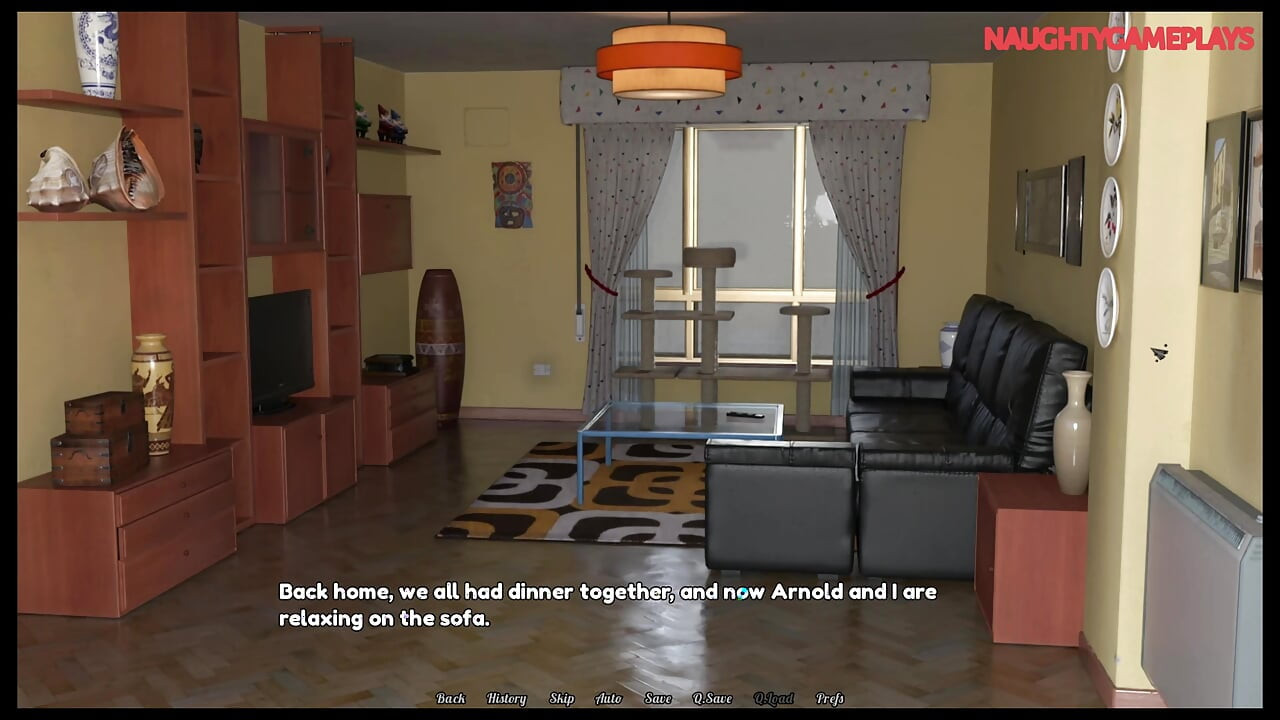Click the Back option in the quick menu
This screenshot has height=720, width=1280.
[451, 698]
